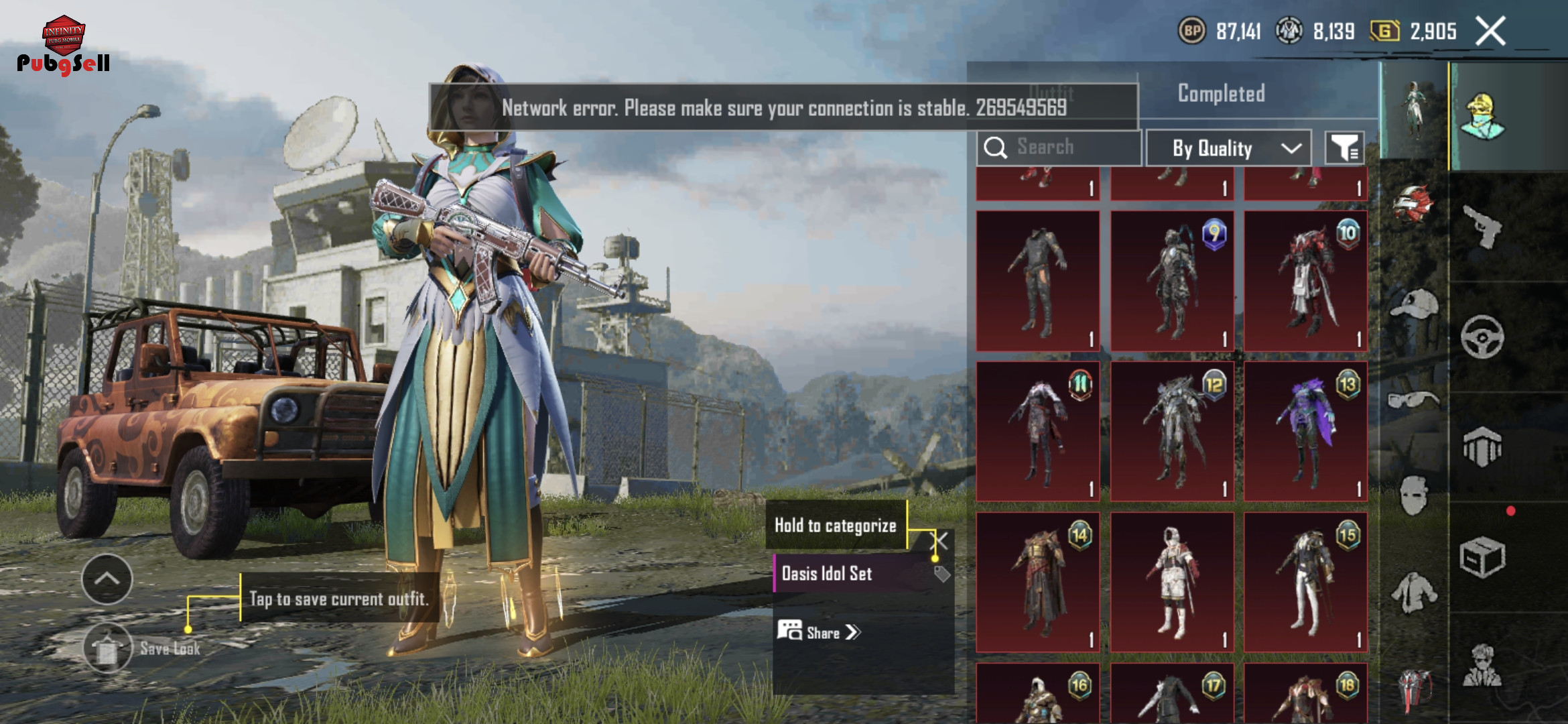This screenshot has height=724, width=1568.
Task: Open the By Quality sort dropdown
Action: (x=1228, y=148)
